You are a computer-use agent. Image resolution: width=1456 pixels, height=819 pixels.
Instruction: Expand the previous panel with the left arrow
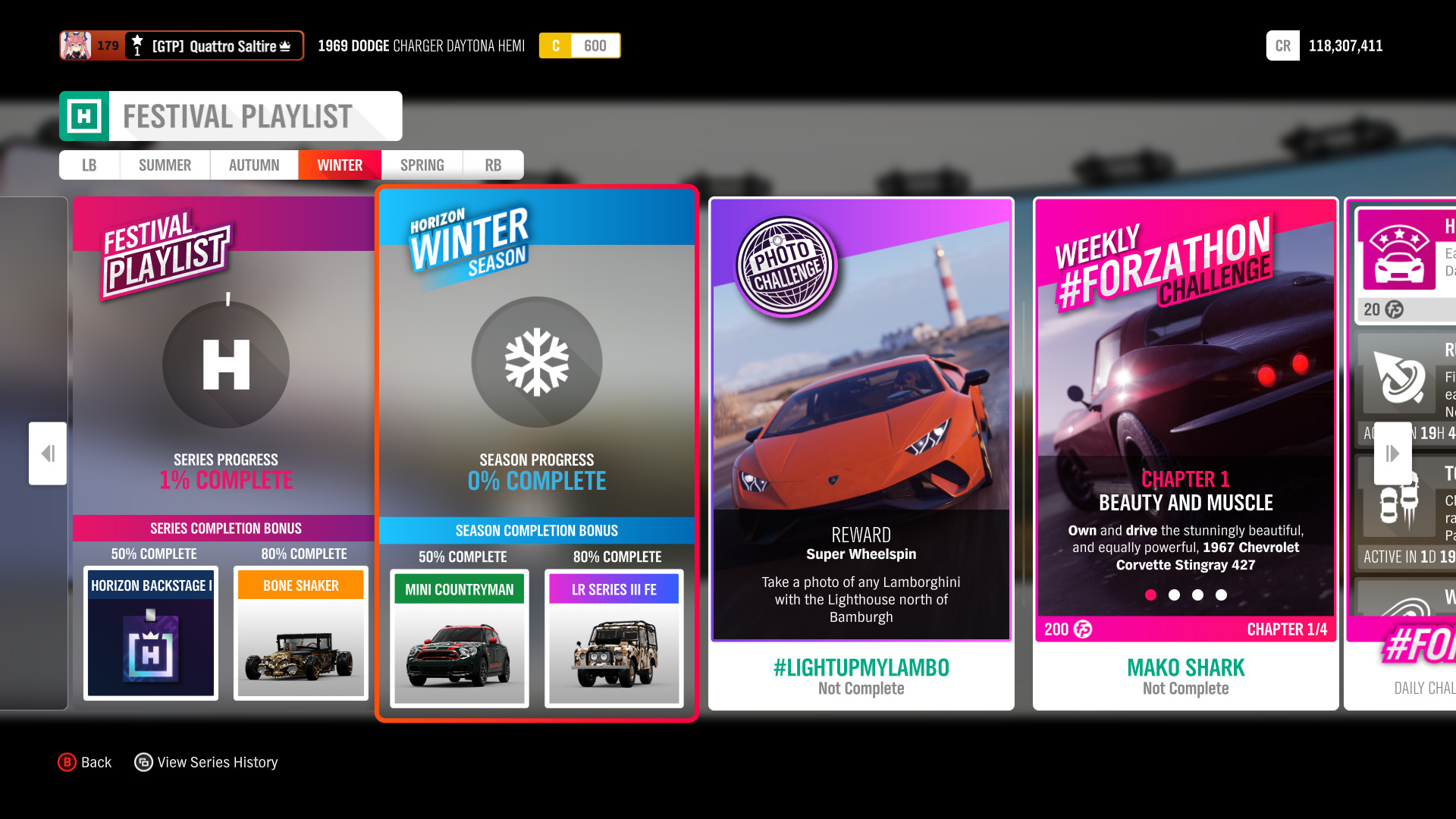pyautogui.click(x=47, y=453)
